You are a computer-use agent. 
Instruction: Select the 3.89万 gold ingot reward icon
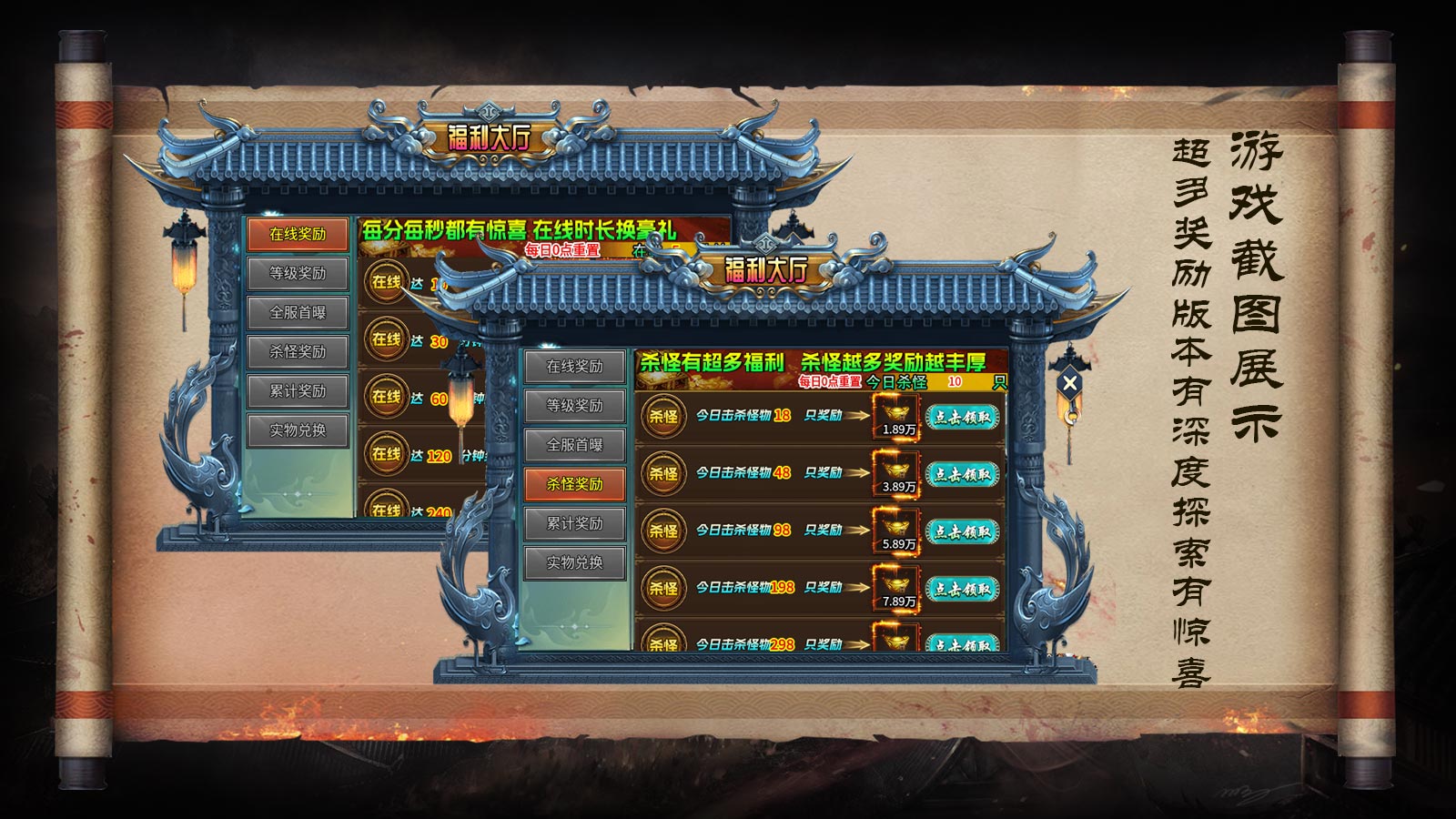coord(896,474)
